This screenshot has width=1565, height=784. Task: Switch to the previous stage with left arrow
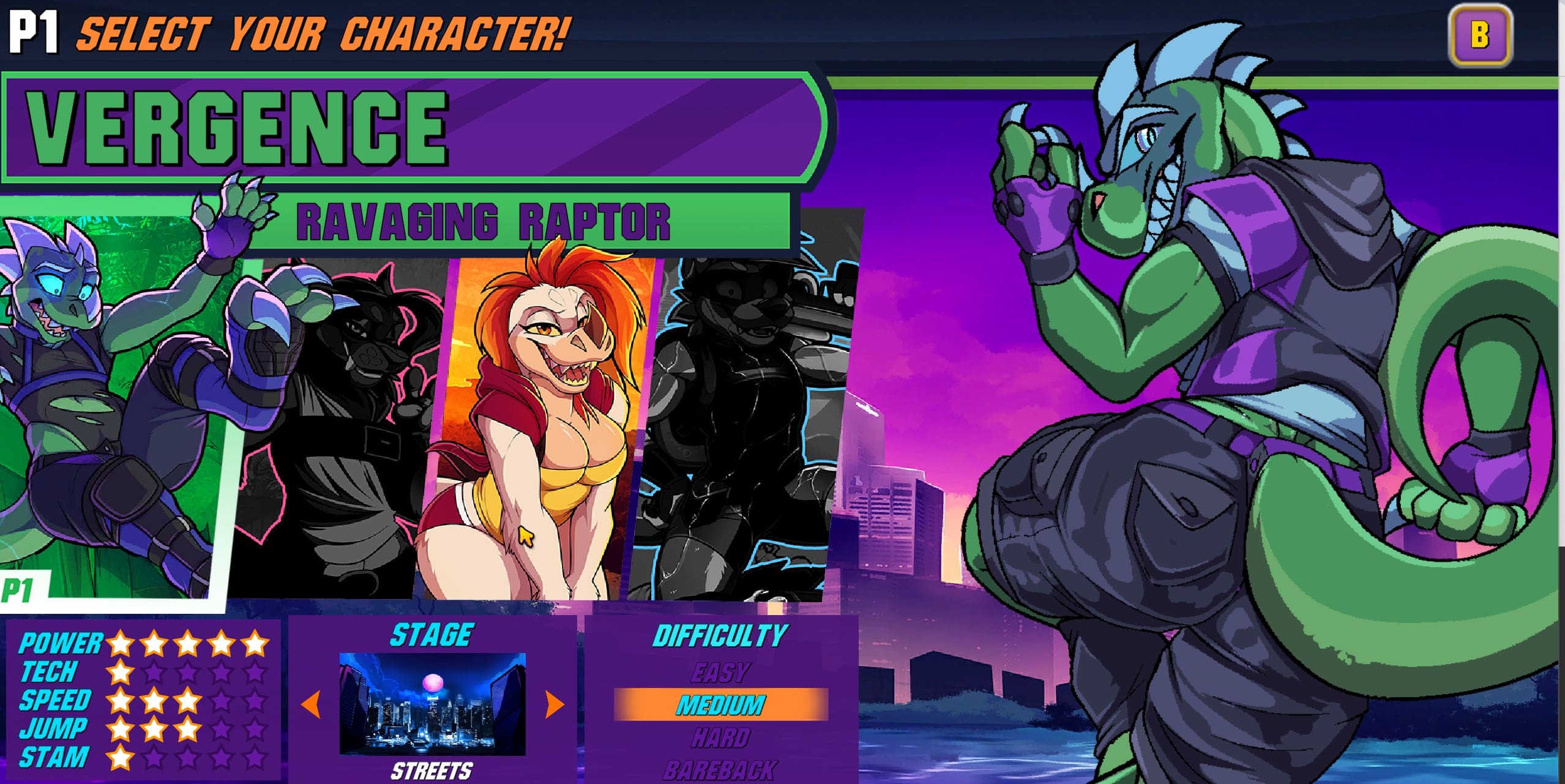(312, 704)
